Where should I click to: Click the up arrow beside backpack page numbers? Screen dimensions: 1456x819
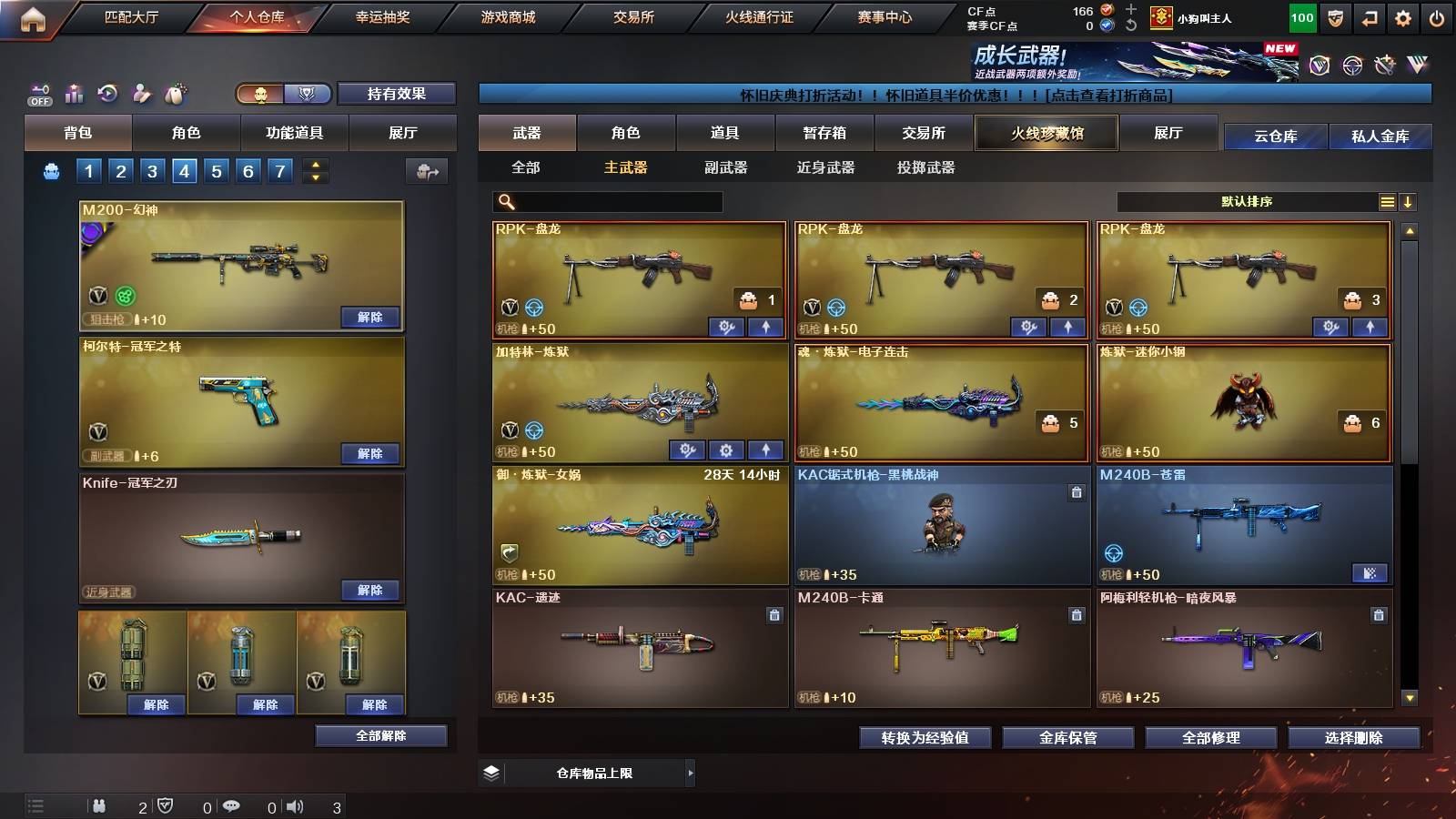(316, 165)
